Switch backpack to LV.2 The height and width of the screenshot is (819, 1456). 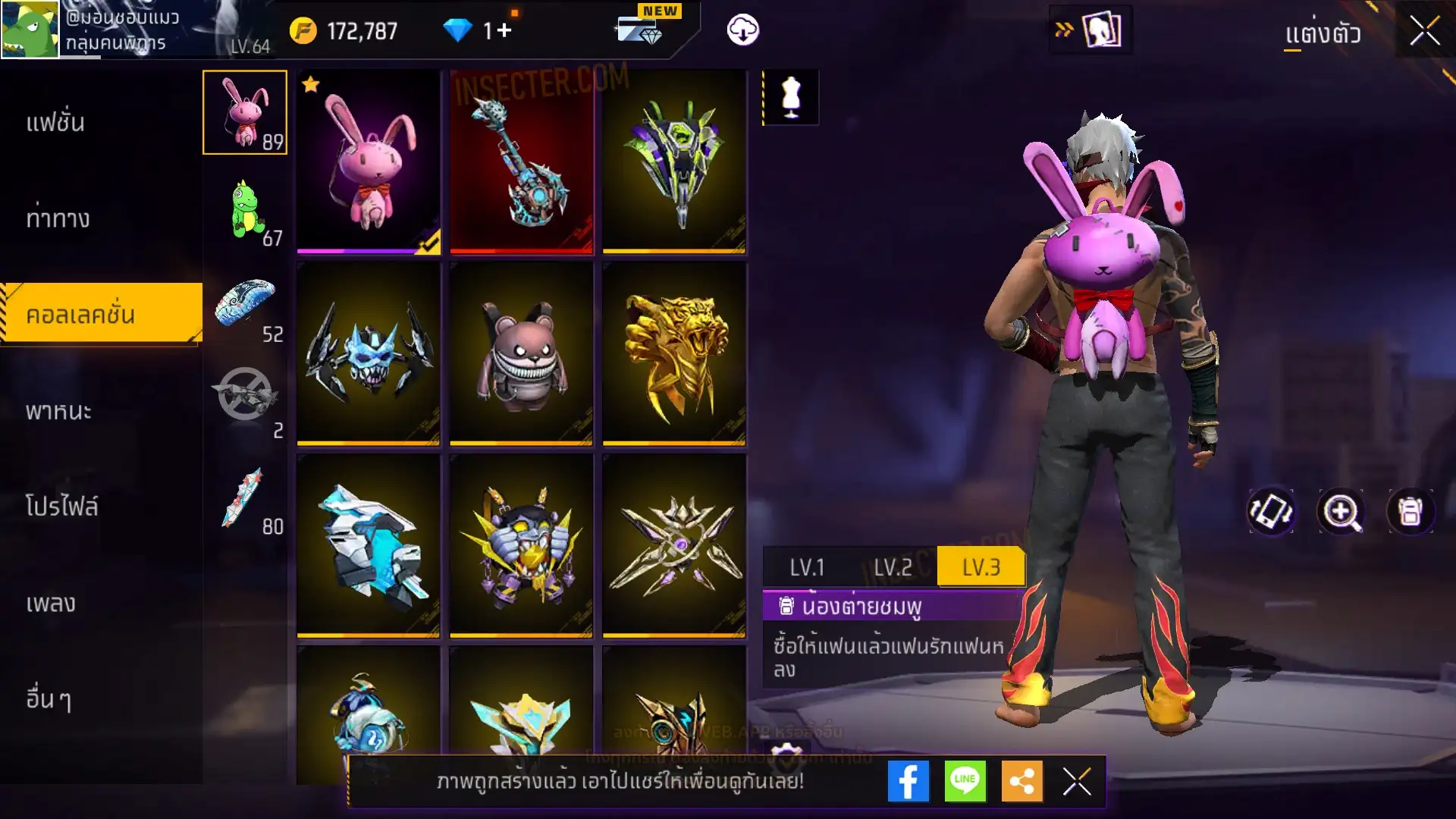893,567
